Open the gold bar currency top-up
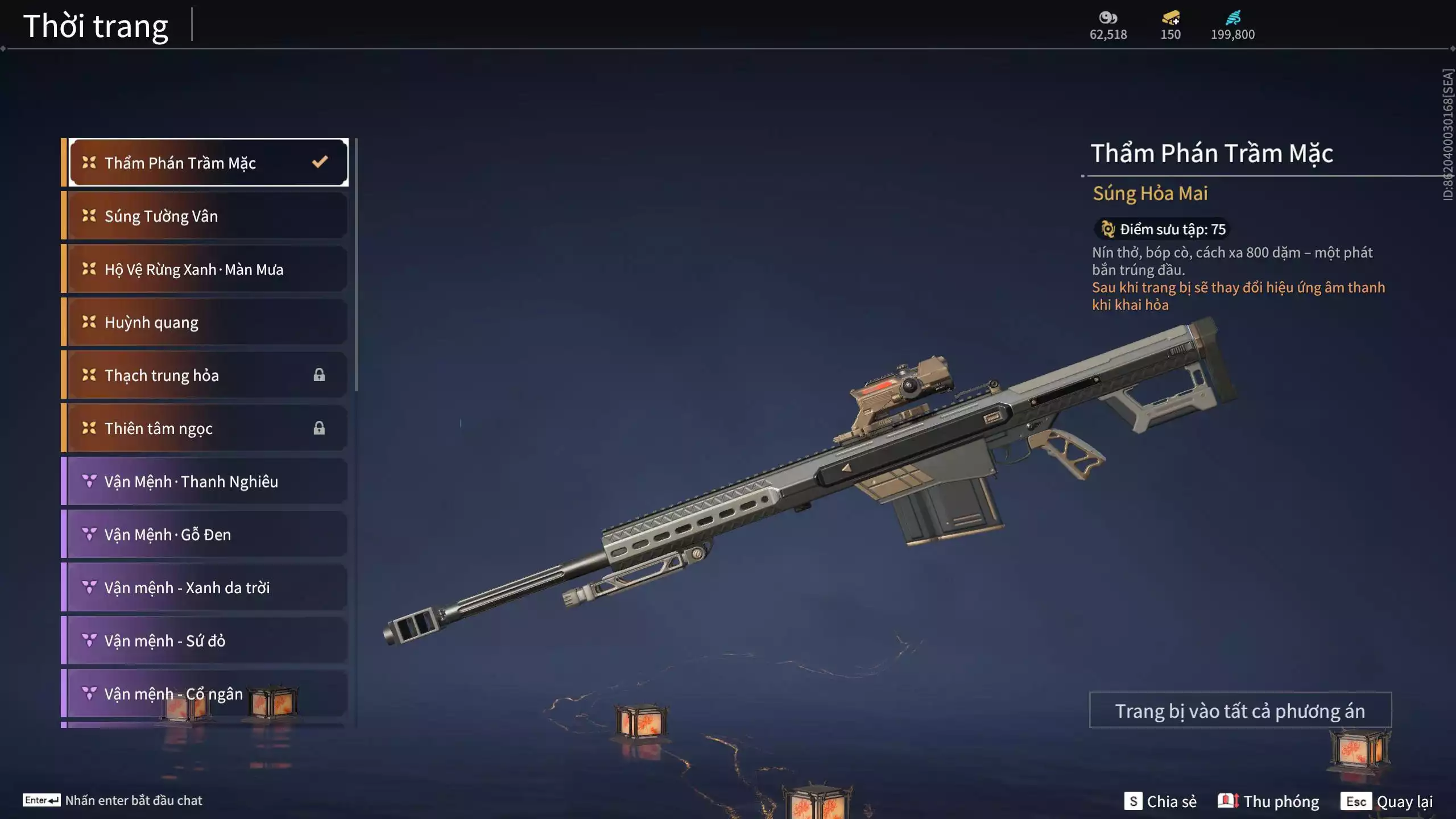 point(1170,18)
